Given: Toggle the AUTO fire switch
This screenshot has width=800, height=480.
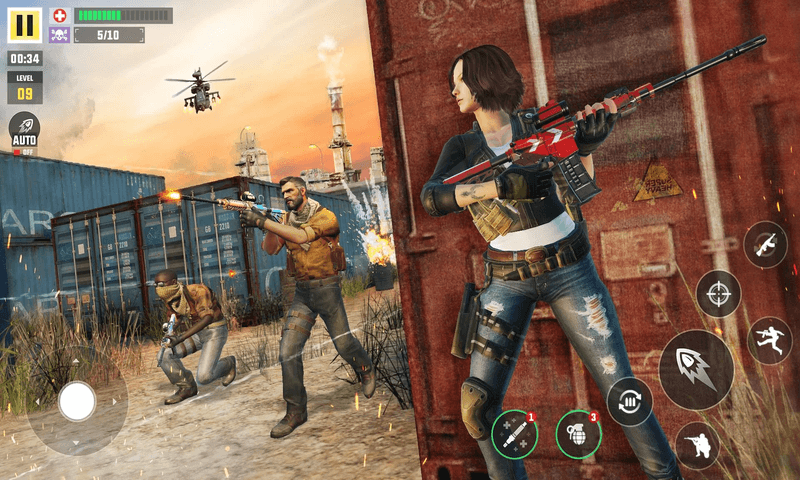Looking at the screenshot, I should coord(24,132).
